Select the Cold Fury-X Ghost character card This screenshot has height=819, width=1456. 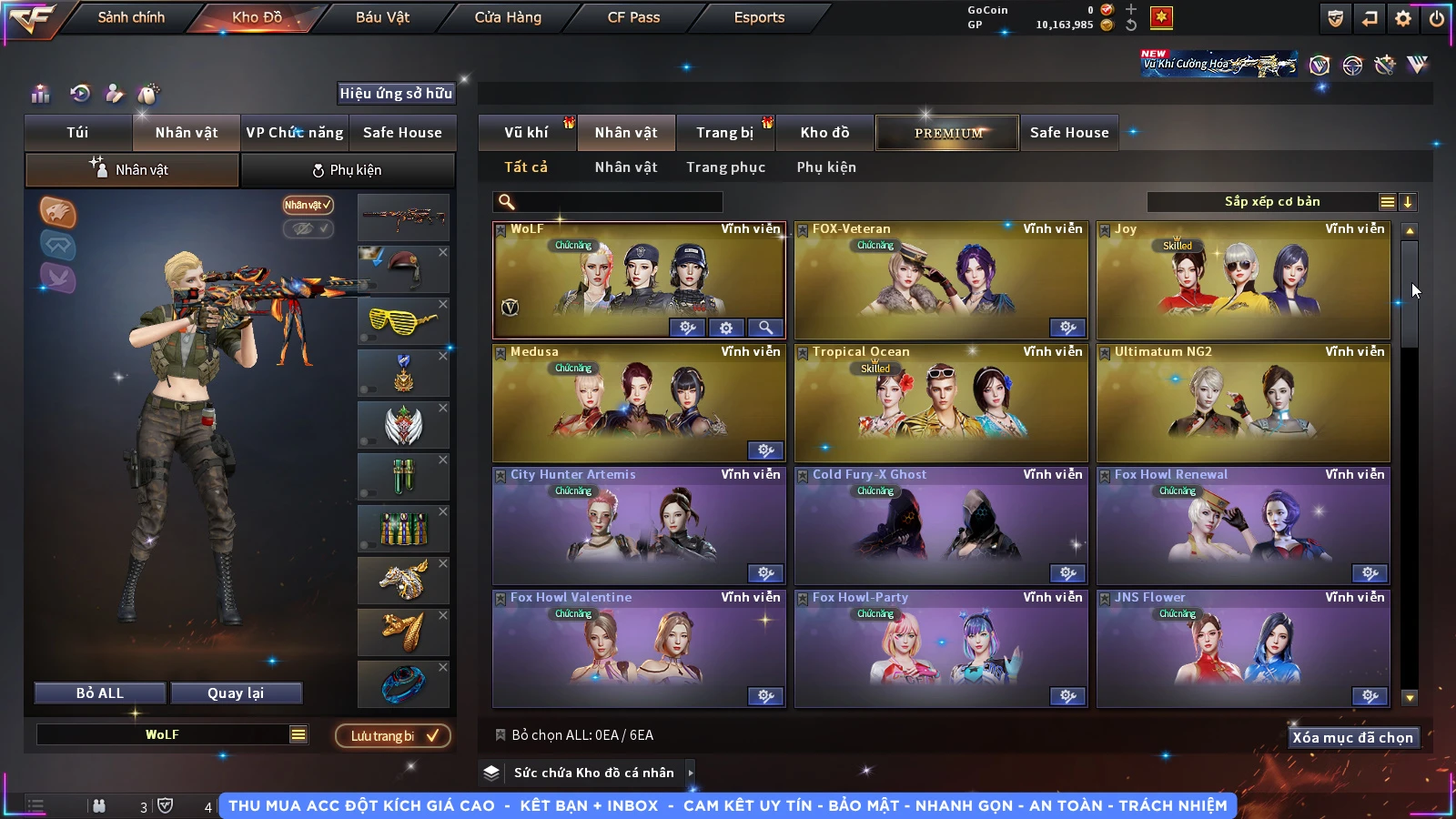tap(940, 526)
